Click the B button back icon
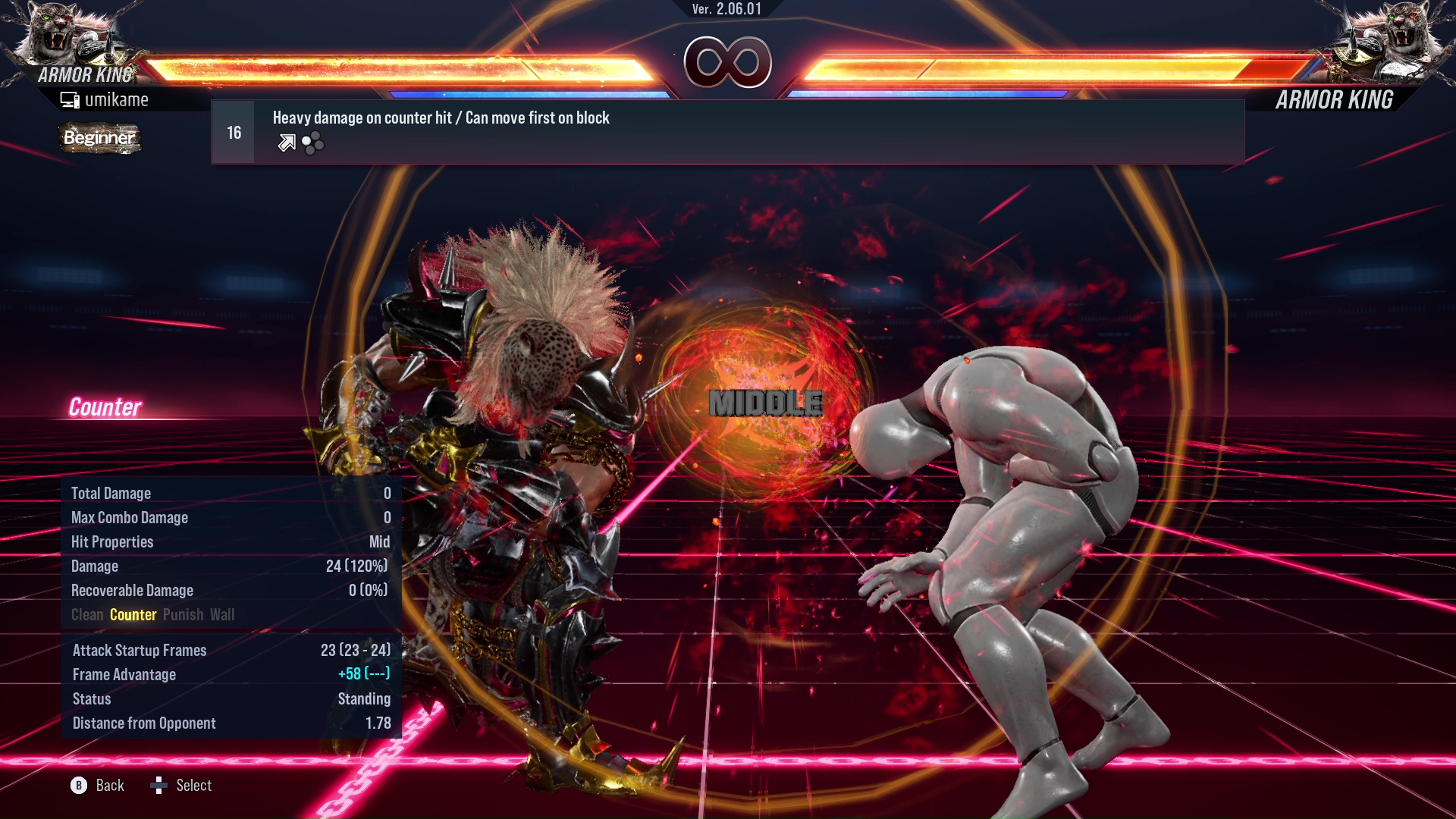Image resolution: width=1456 pixels, height=819 pixels. [78, 786]
